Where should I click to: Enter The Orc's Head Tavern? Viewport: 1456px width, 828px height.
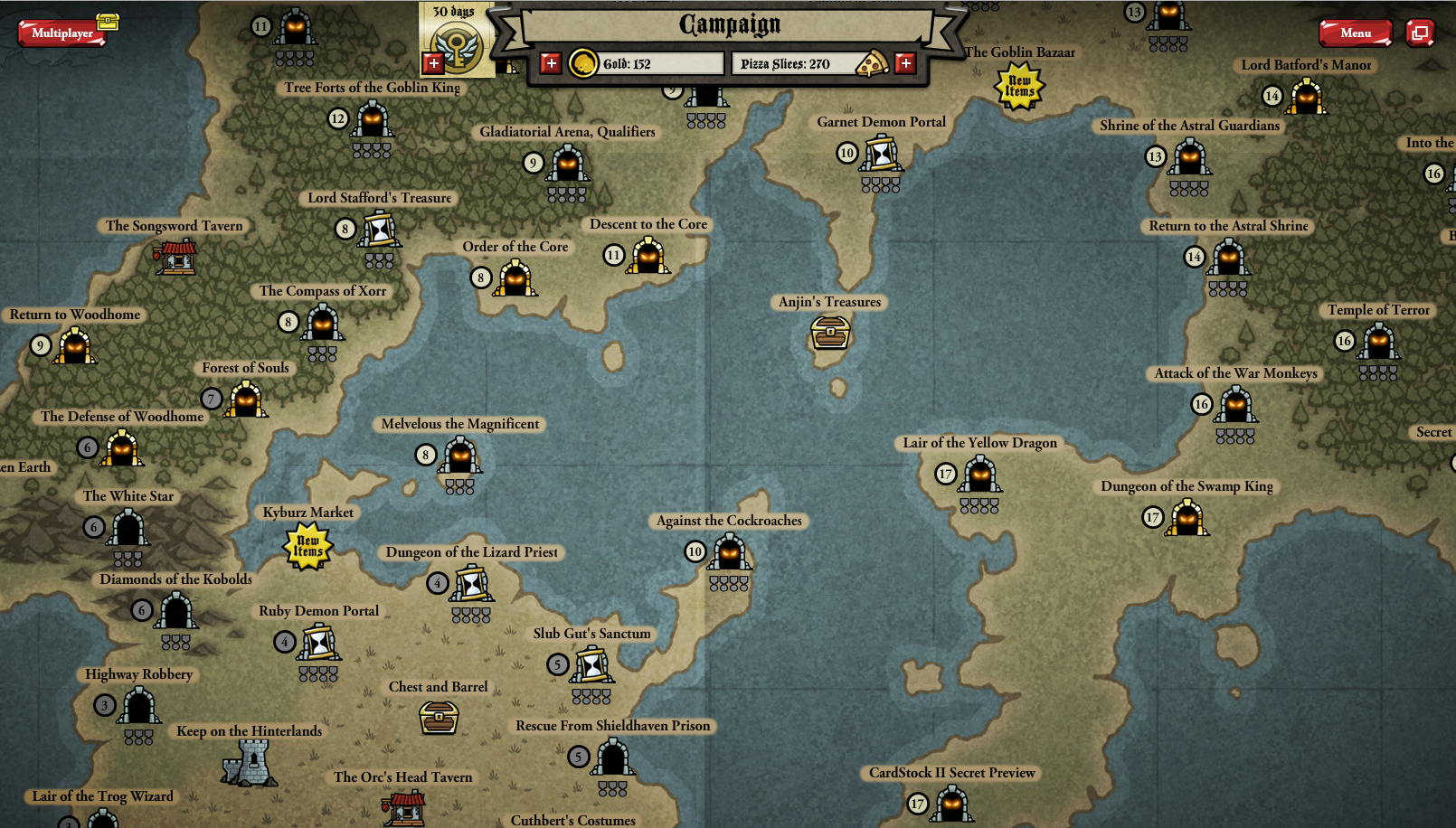coord(404,806)
